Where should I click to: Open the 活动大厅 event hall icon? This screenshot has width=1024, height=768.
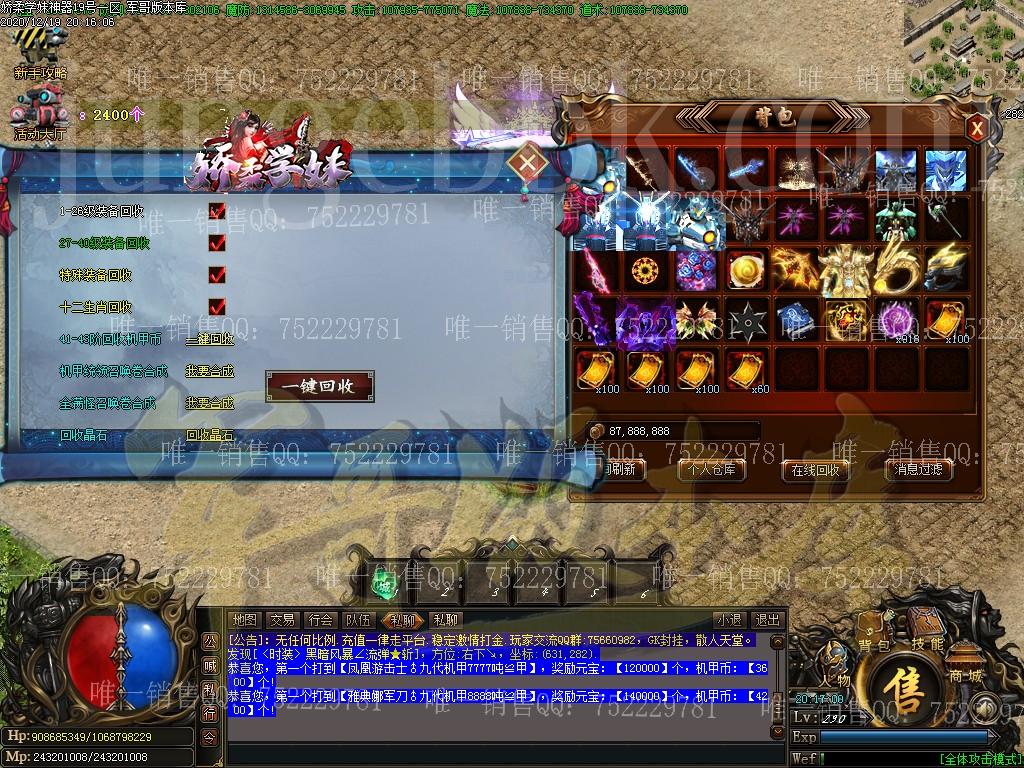click(40, 112)
